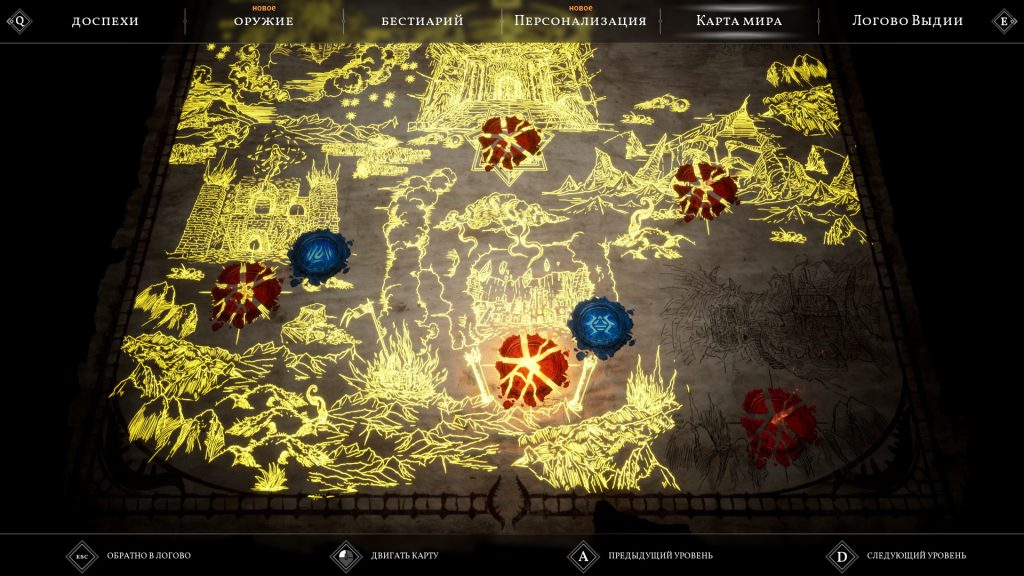The width and height of the screenshot is (1024, 576).
Task: Open the Доспехи tab
Action: click(105, 21)
